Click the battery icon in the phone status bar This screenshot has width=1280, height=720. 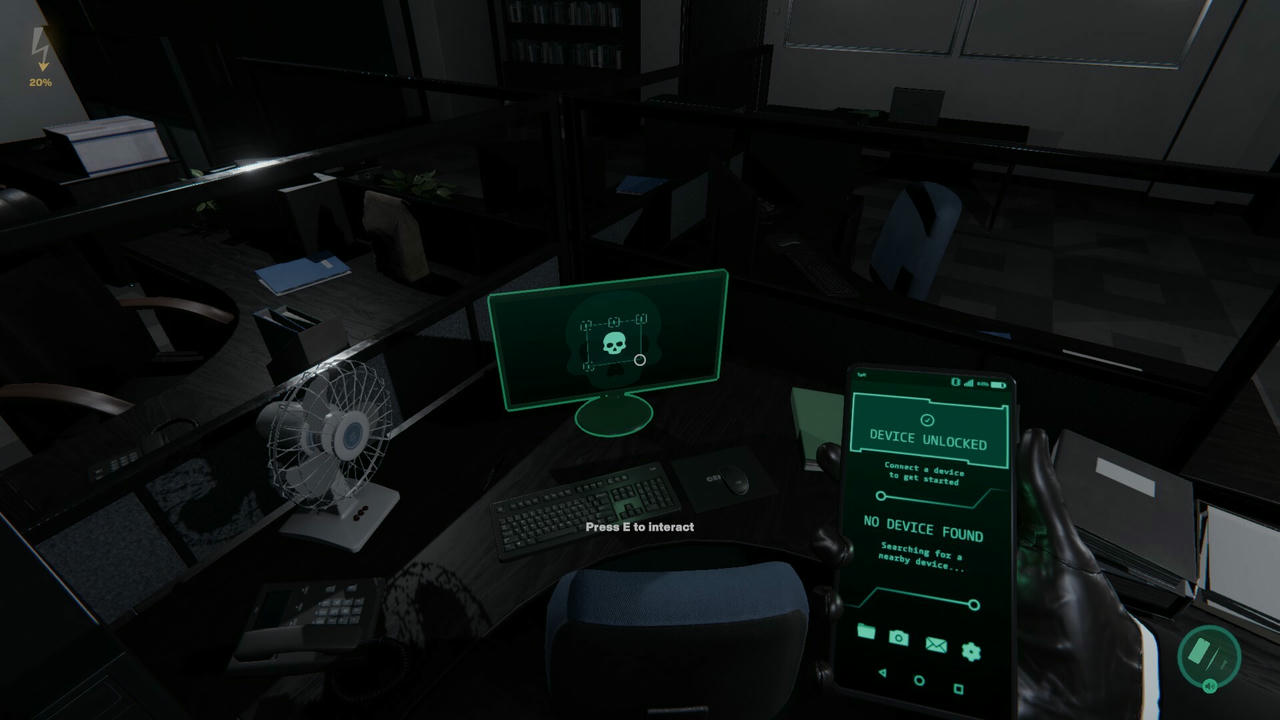coord(997,385)
